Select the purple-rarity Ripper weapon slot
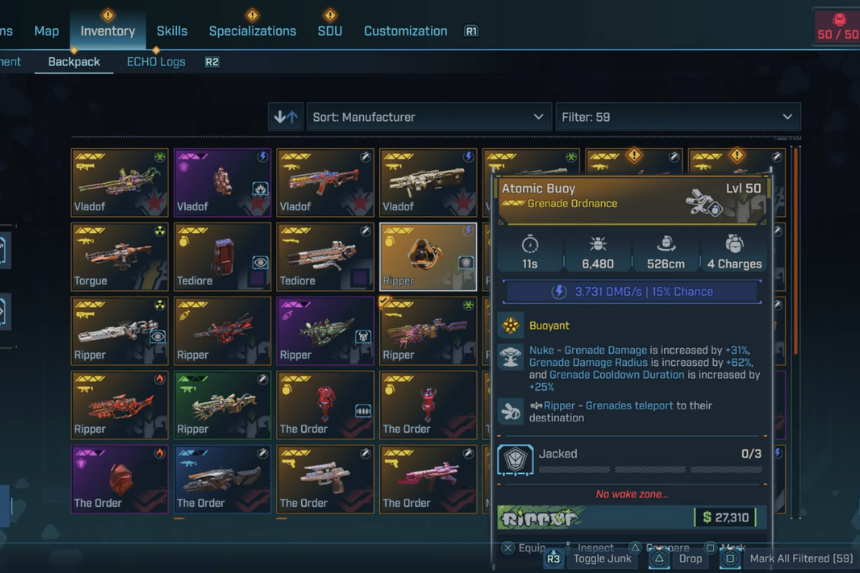Viewport: 860px width, 573px height. point(325,330)
